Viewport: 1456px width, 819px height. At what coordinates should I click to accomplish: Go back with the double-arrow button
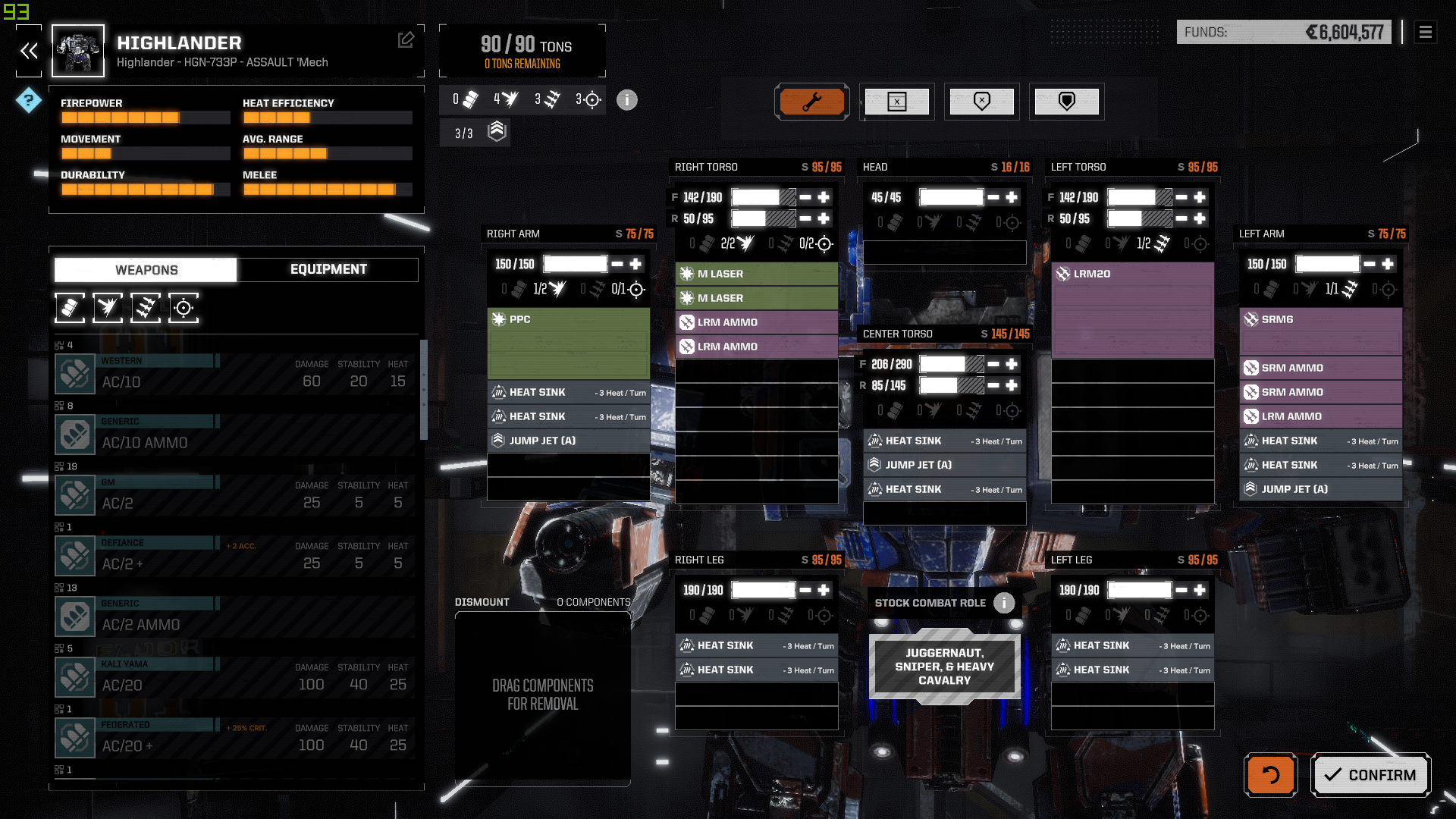coord(29,51)
